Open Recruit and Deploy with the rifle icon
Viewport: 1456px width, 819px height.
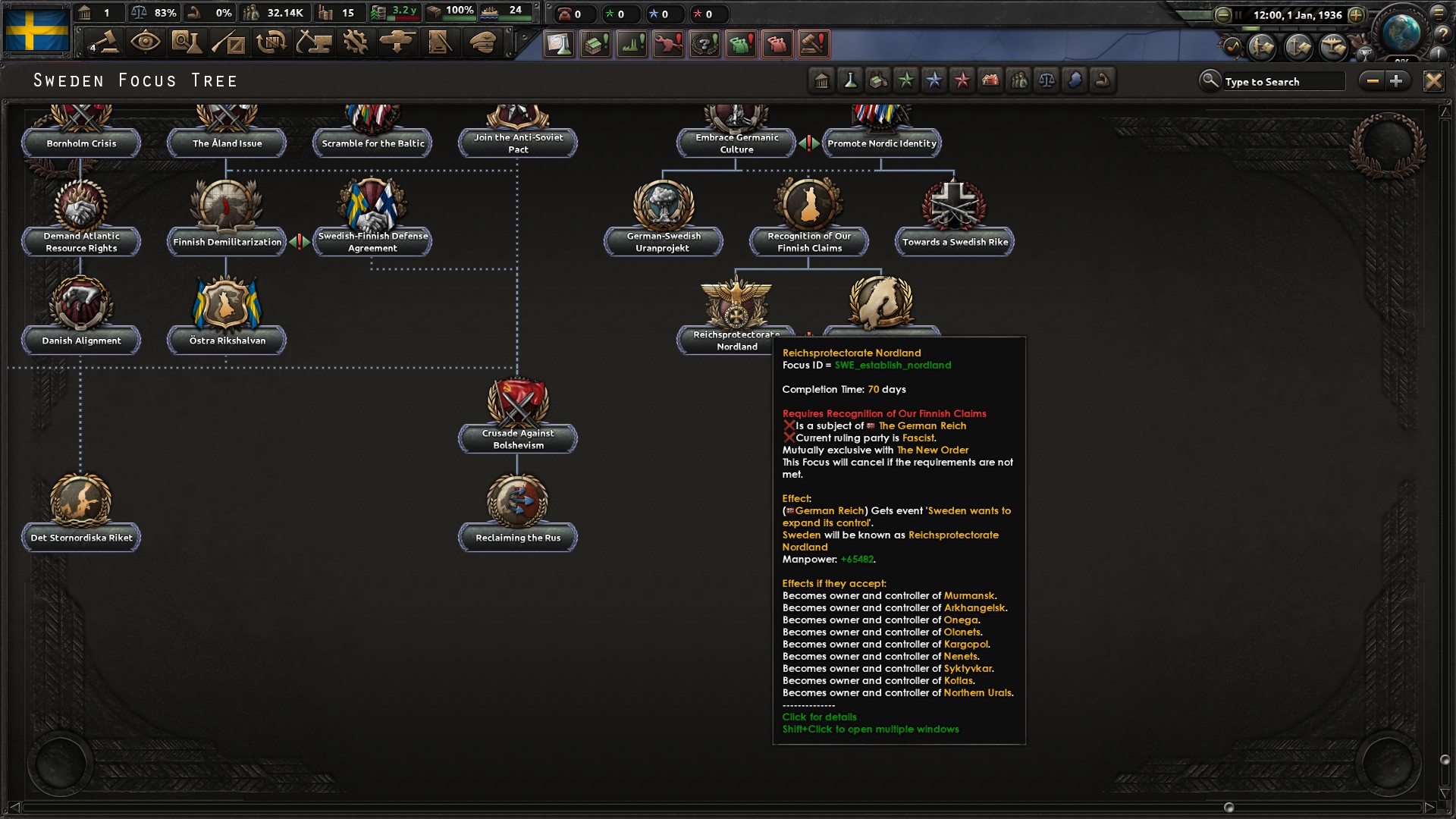229,43
